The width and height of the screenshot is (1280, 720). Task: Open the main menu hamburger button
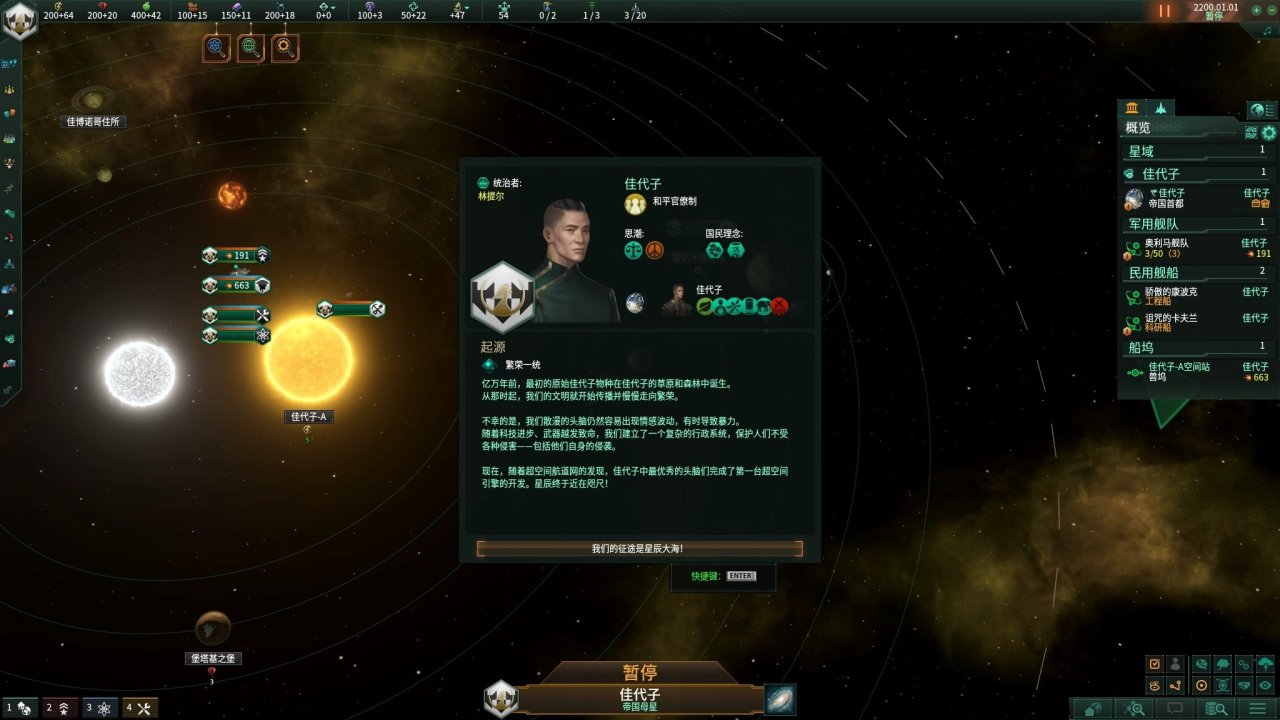tap(1257, 709)
